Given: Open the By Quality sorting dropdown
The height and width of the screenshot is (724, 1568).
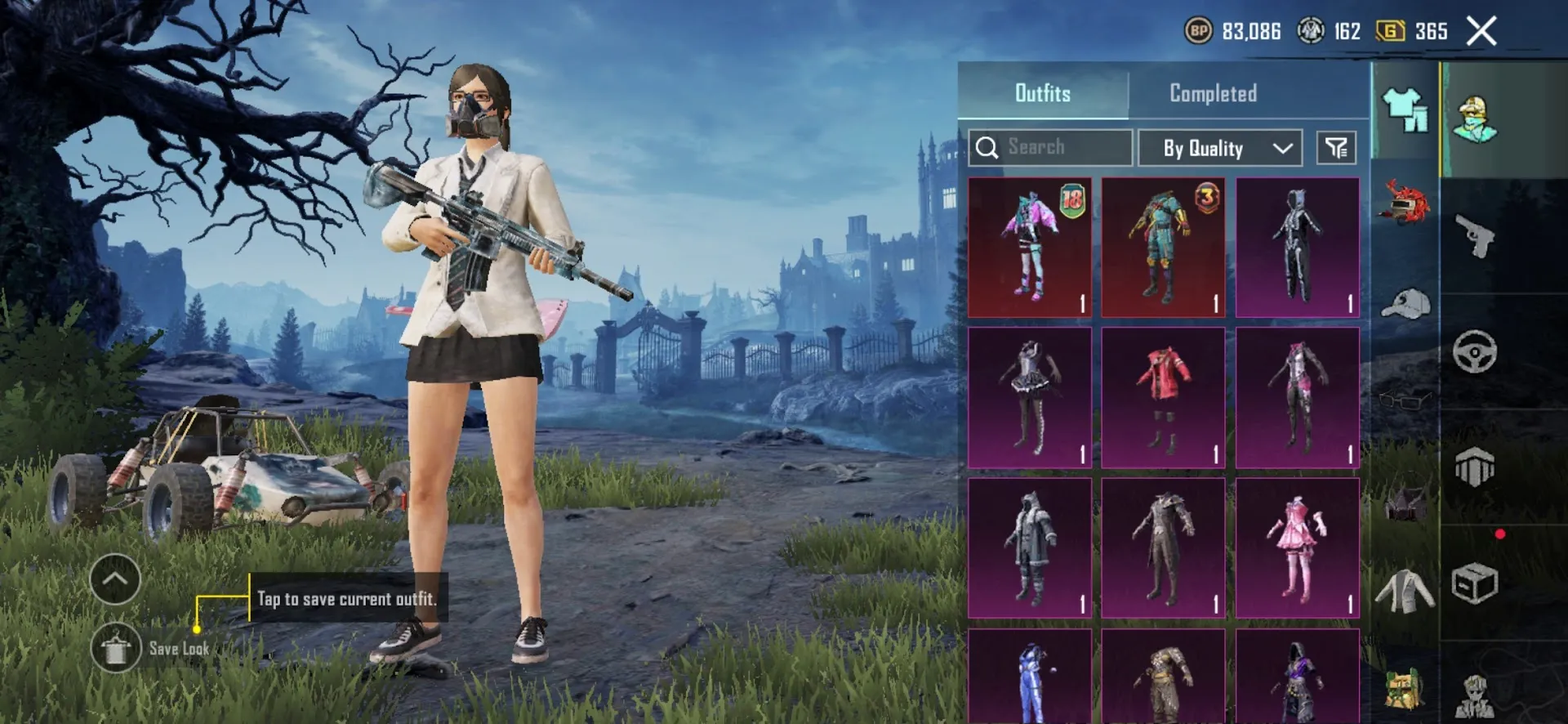Looking at the screenshot, I should [1218, 148].
